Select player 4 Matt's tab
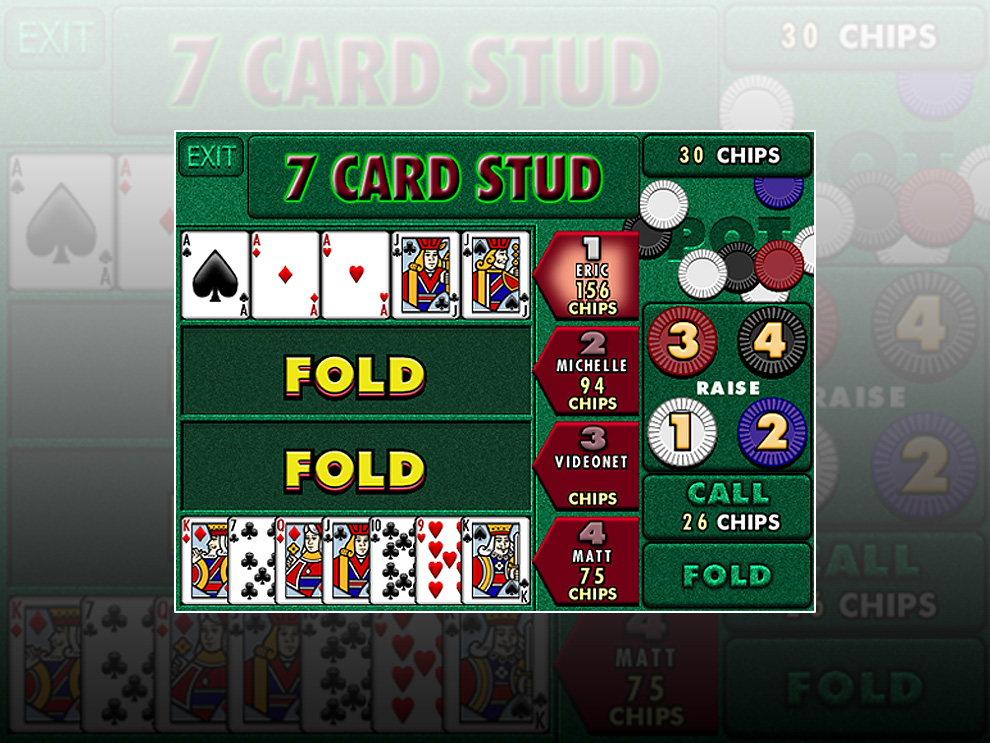 [x=592, y=561]
